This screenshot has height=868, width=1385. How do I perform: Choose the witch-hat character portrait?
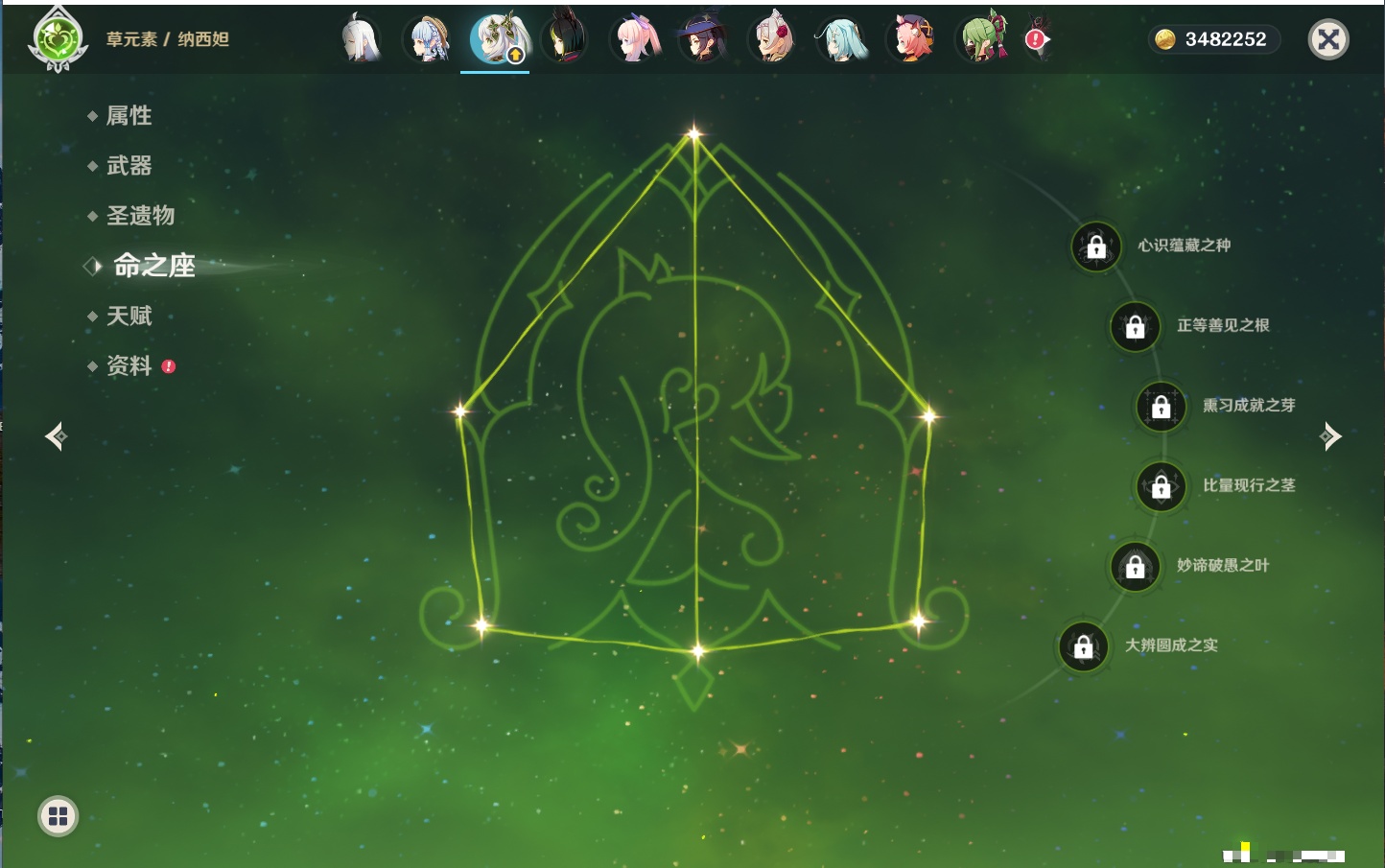tap(703, 39)
